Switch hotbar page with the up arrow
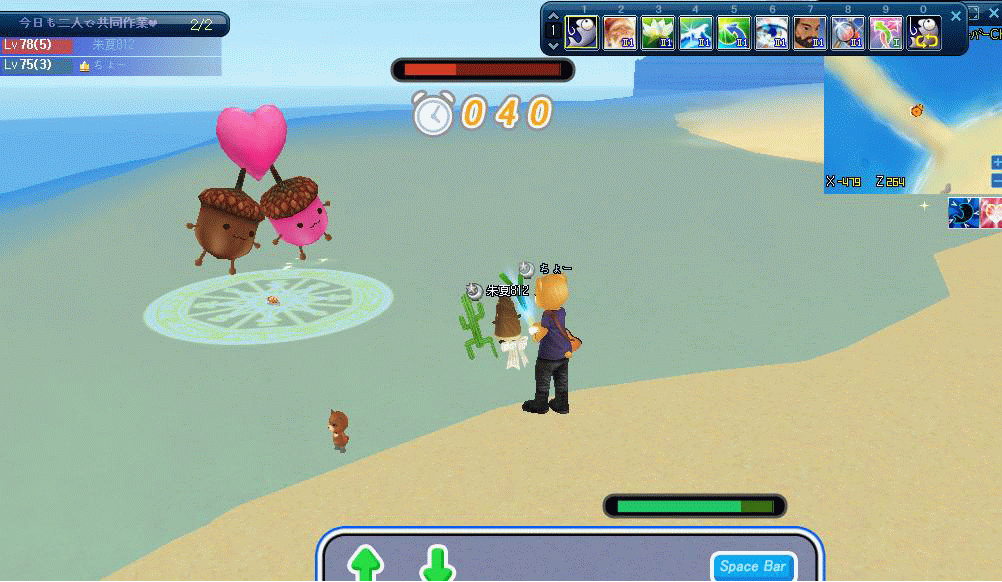This screenshot has height=582, width=1002. coord(553,16)
